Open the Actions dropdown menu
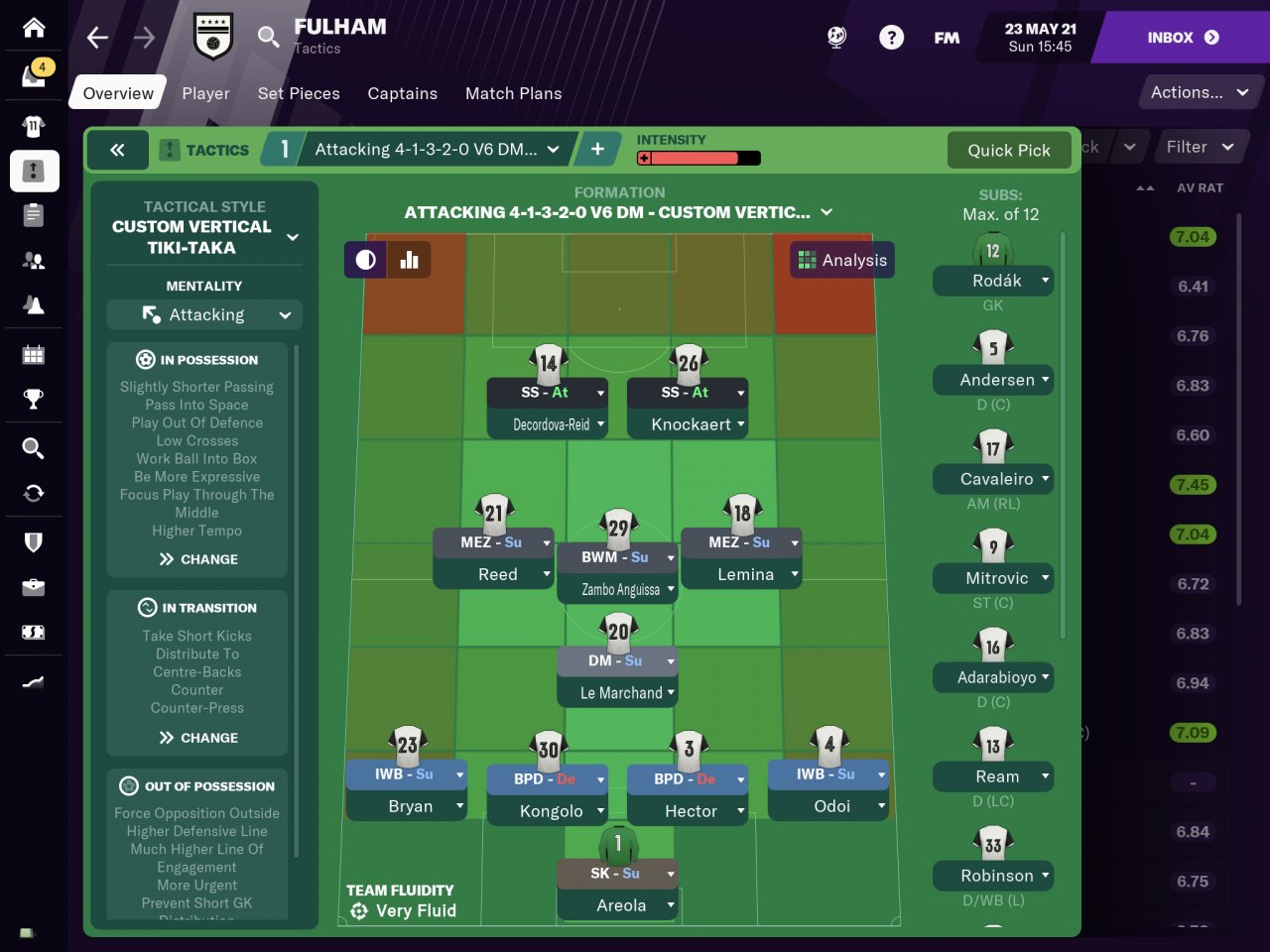The width and height of the screenshot is (1270, 952). click(1199, 92)
